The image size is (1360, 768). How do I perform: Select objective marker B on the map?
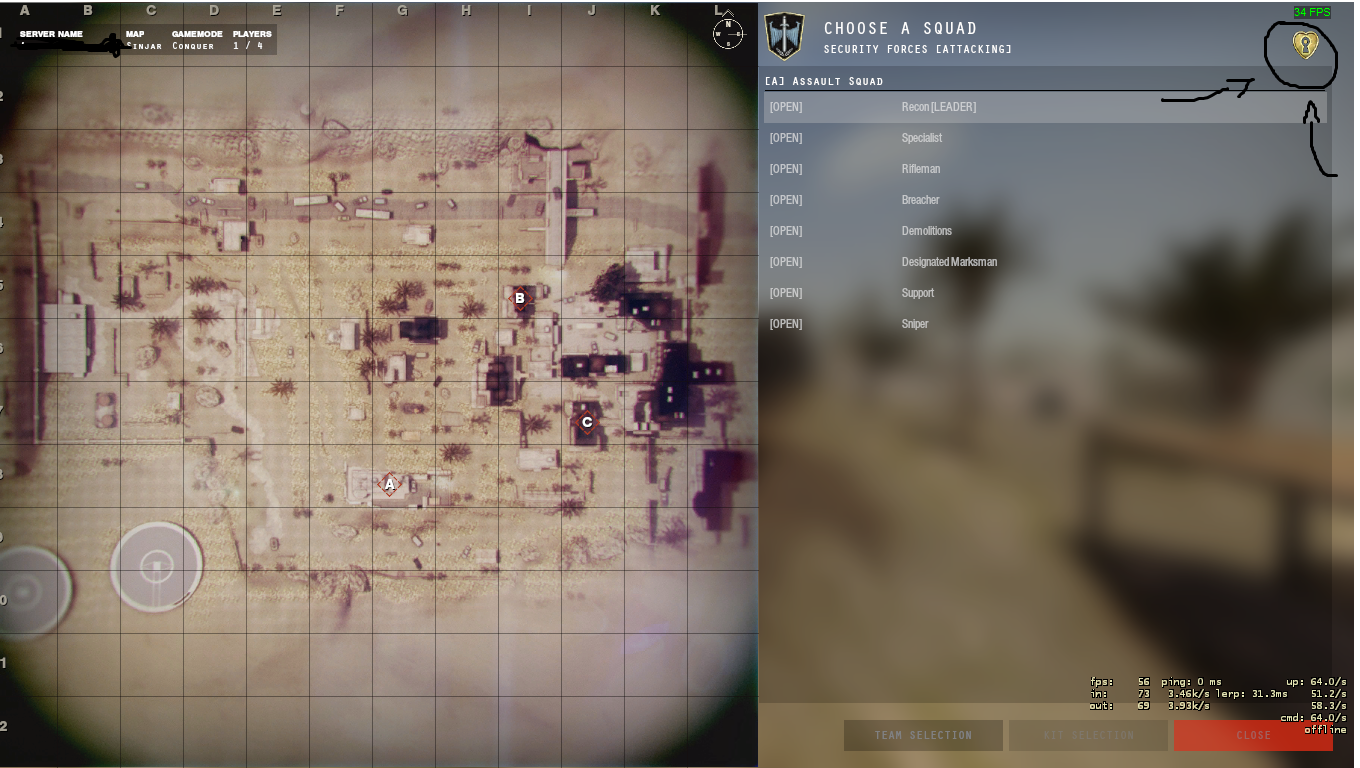(x=519, y=299)
